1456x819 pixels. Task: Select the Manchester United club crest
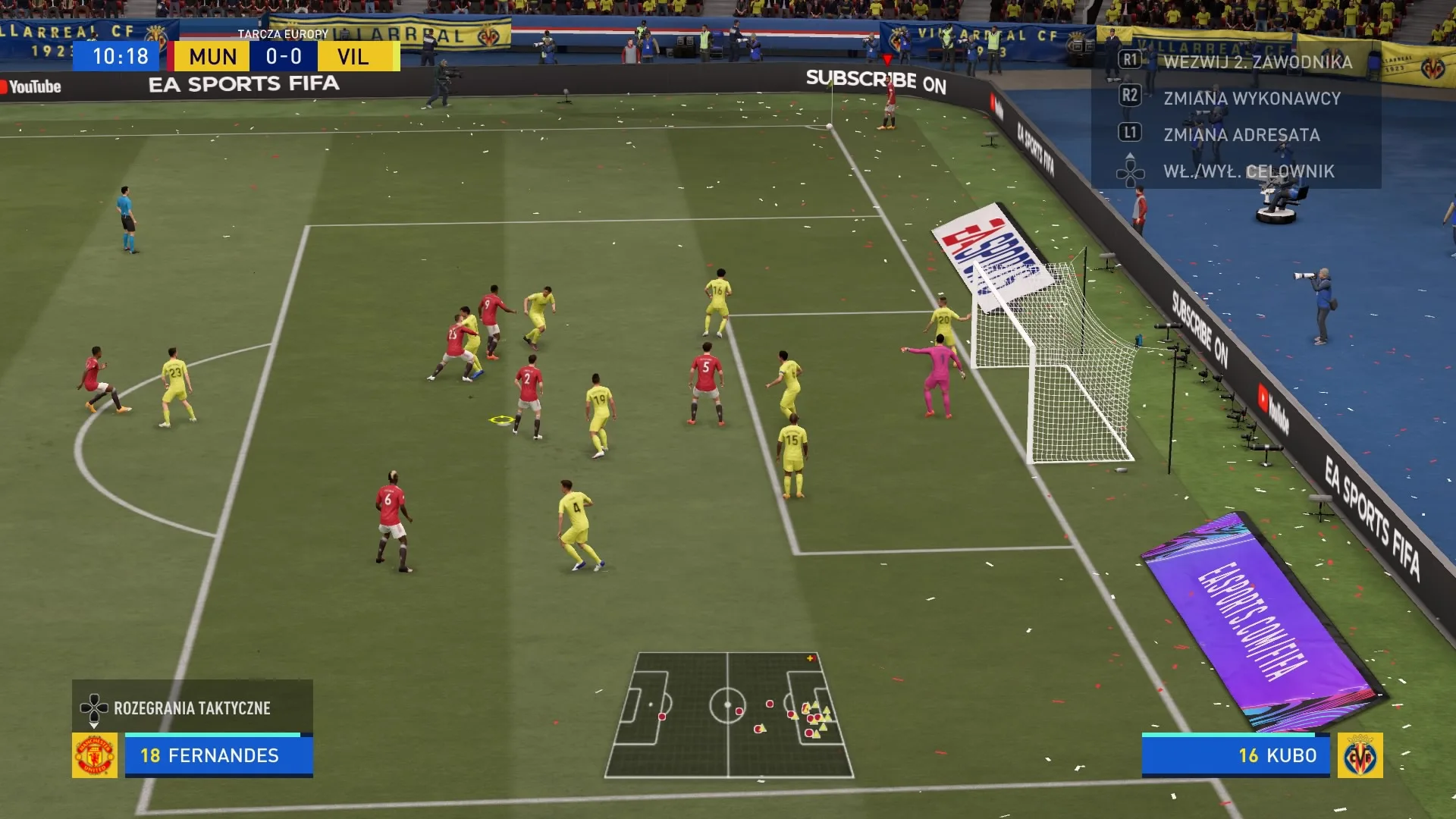[93, 755]
